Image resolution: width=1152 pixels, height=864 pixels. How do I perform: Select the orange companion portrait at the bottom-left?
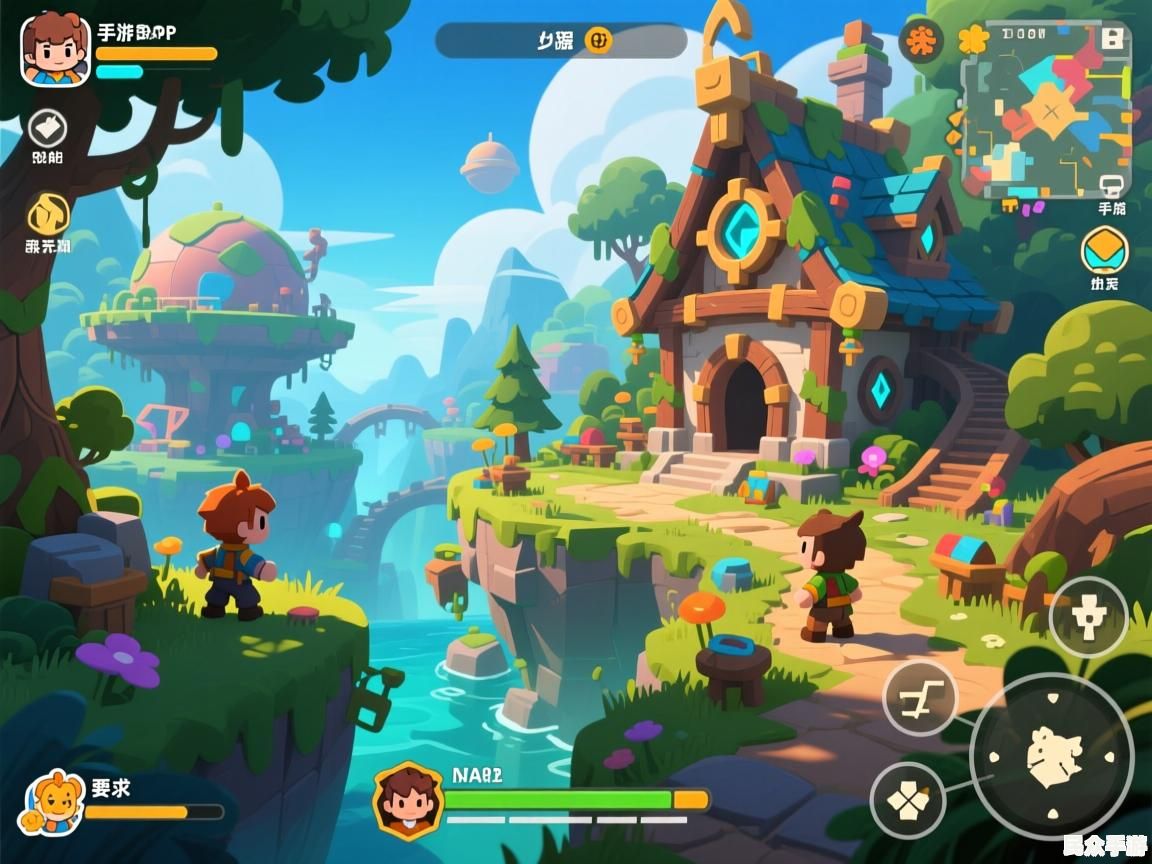51,803
